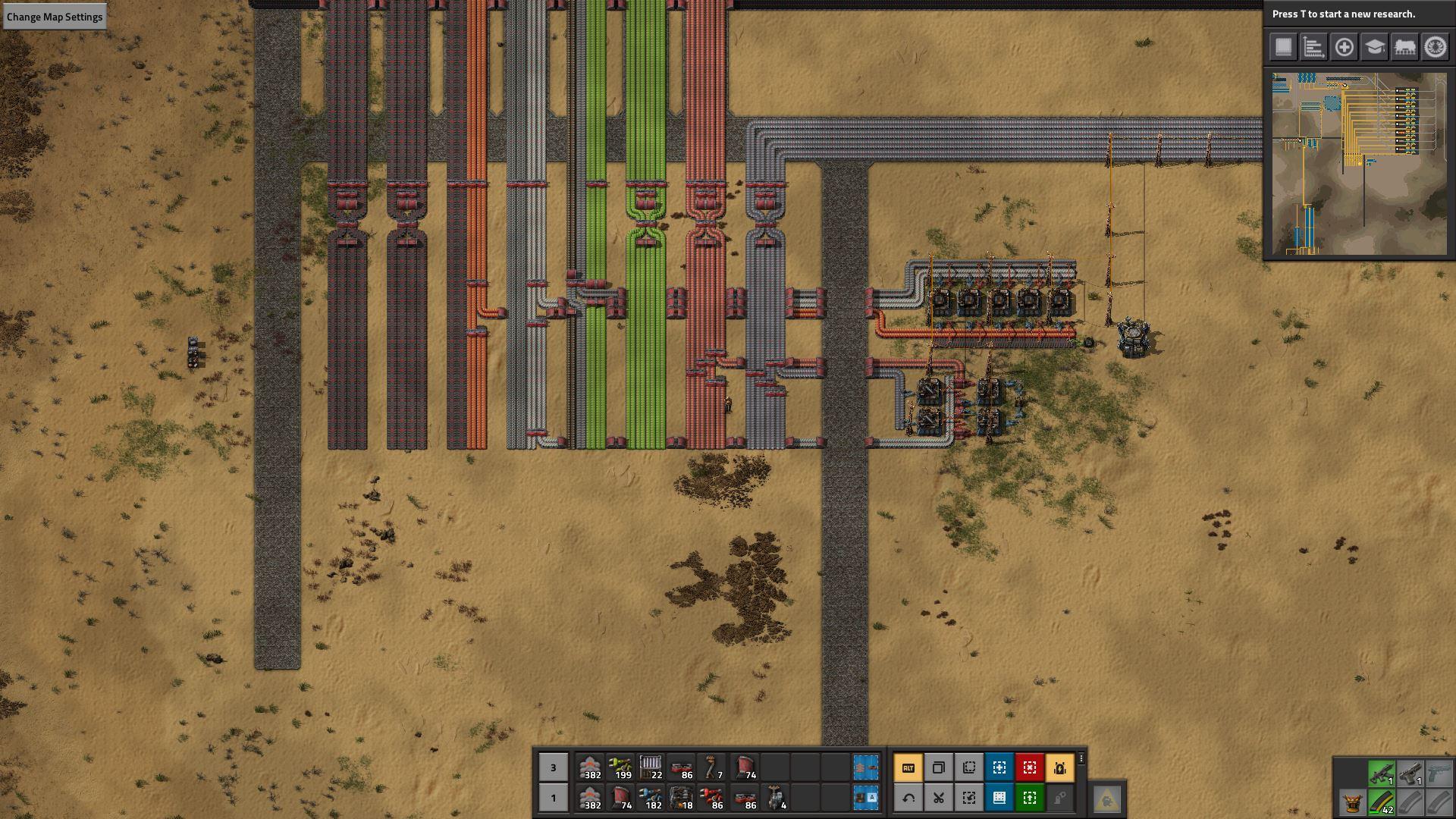Select the submachine gun weapon slot

click(x=1381, y=773)
